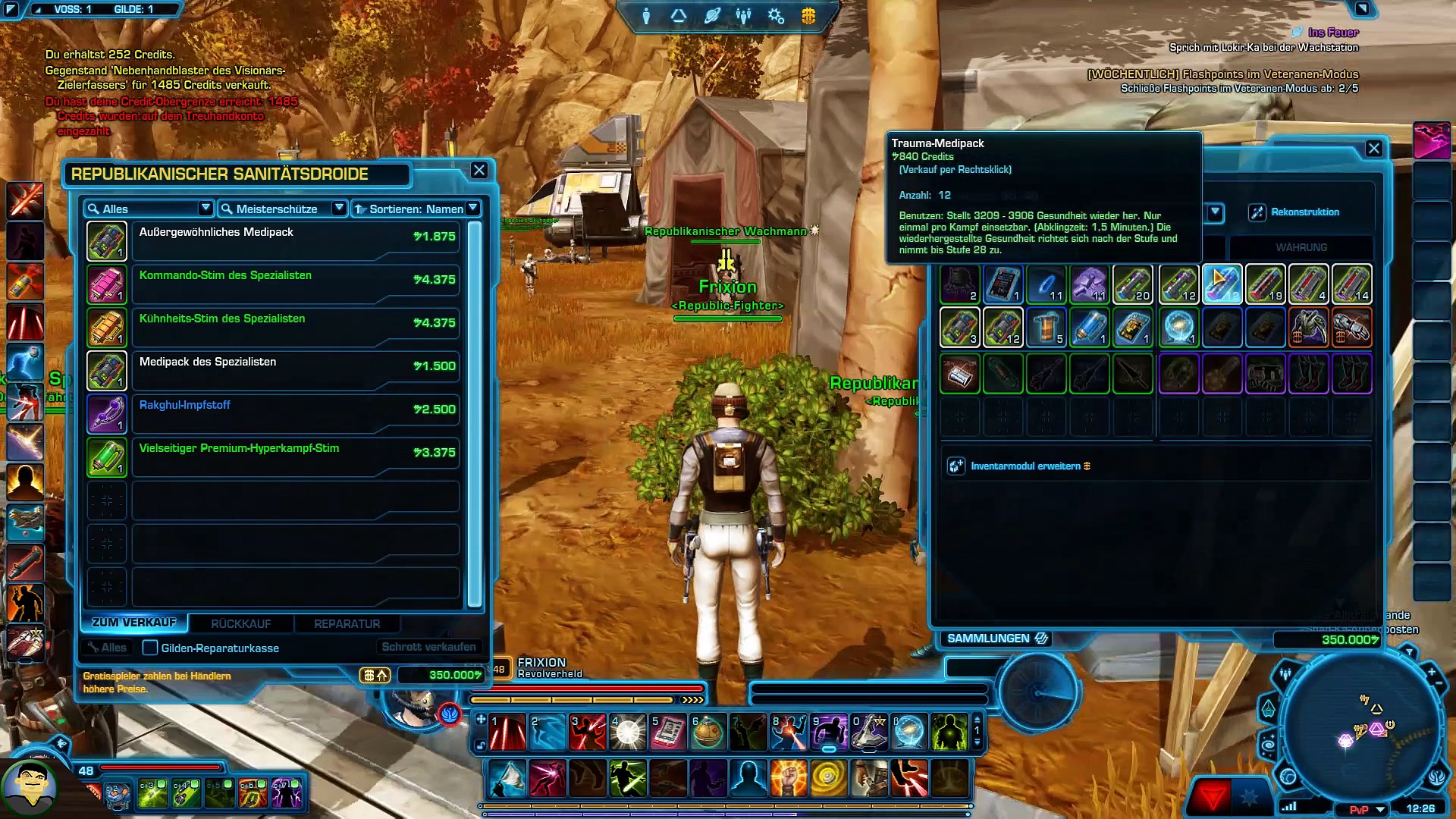Open the Sortieren: Namen dropdown
1456x819 pixels.
417,209
